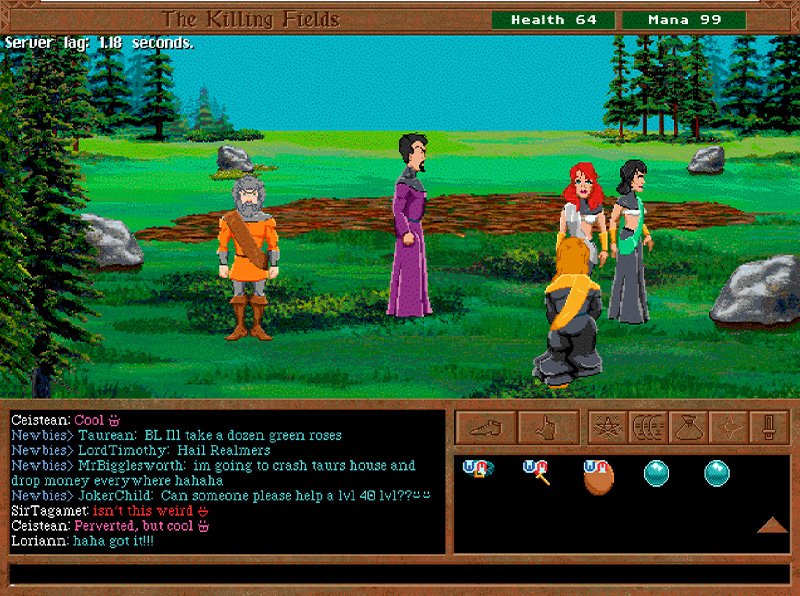Select the inventory item with the yellow stick

click(x=538, y=472)
